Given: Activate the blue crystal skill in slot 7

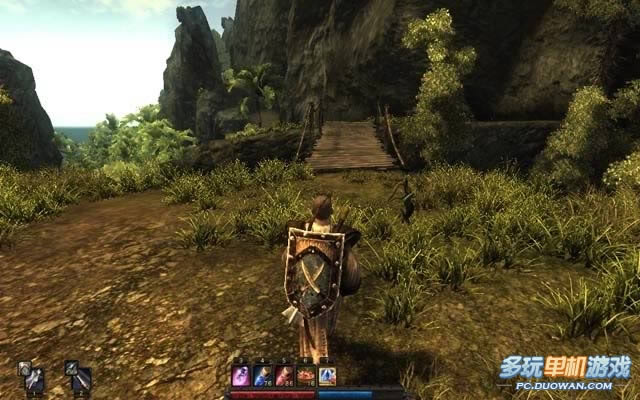Looking at the screenshot, I should click(327, 376).
